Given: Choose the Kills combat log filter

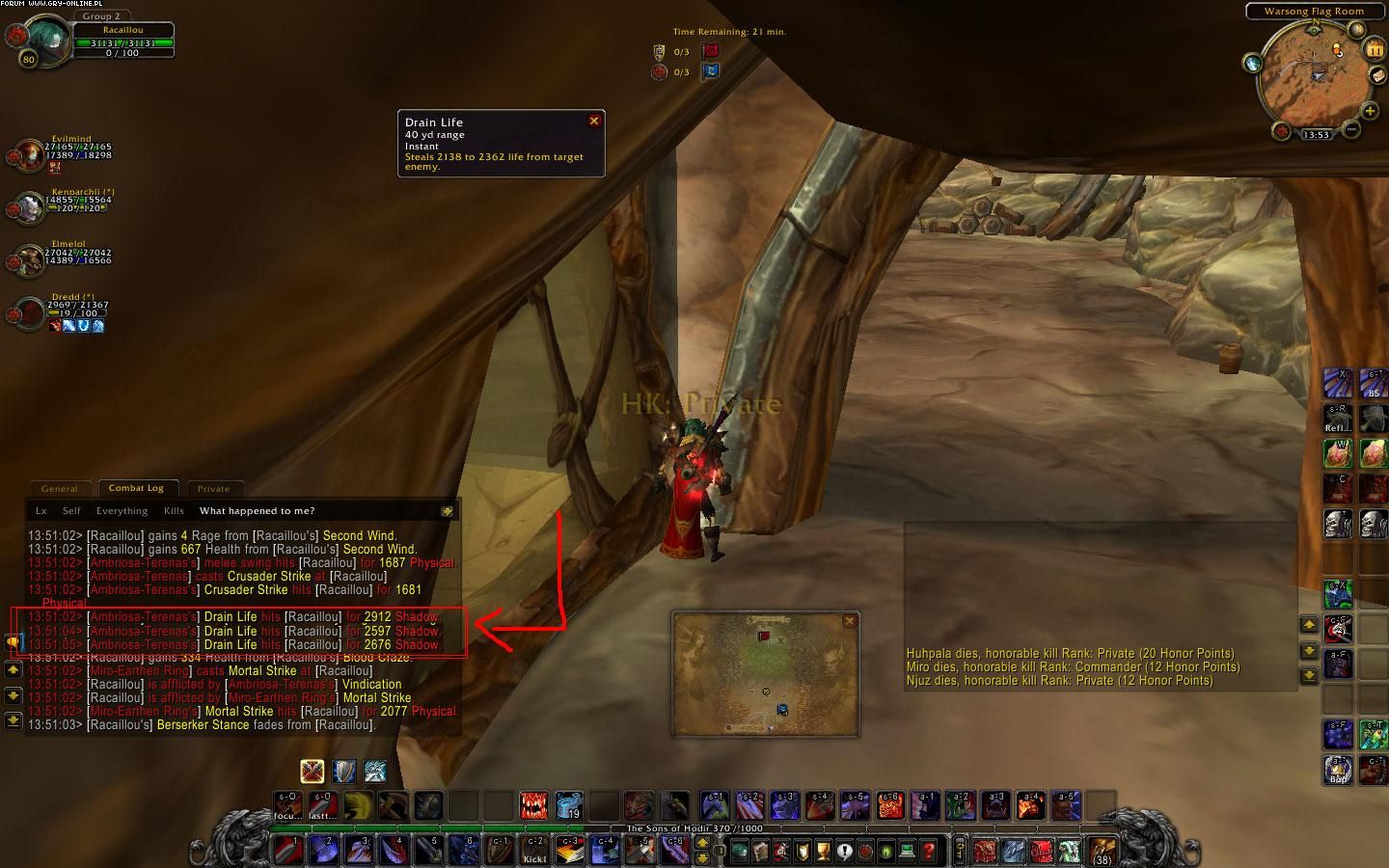Looking at the screenshot, I should [174, 511].
